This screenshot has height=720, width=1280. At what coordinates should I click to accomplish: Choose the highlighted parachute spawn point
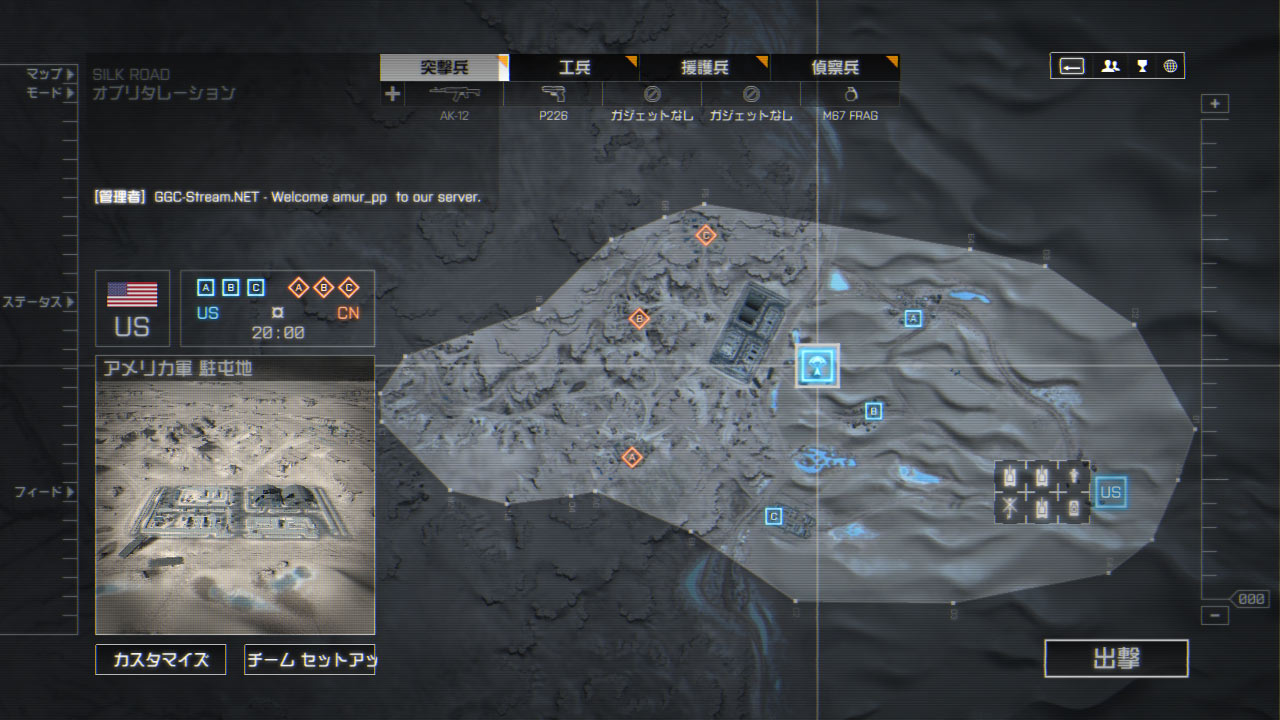(x=818, y=367)
